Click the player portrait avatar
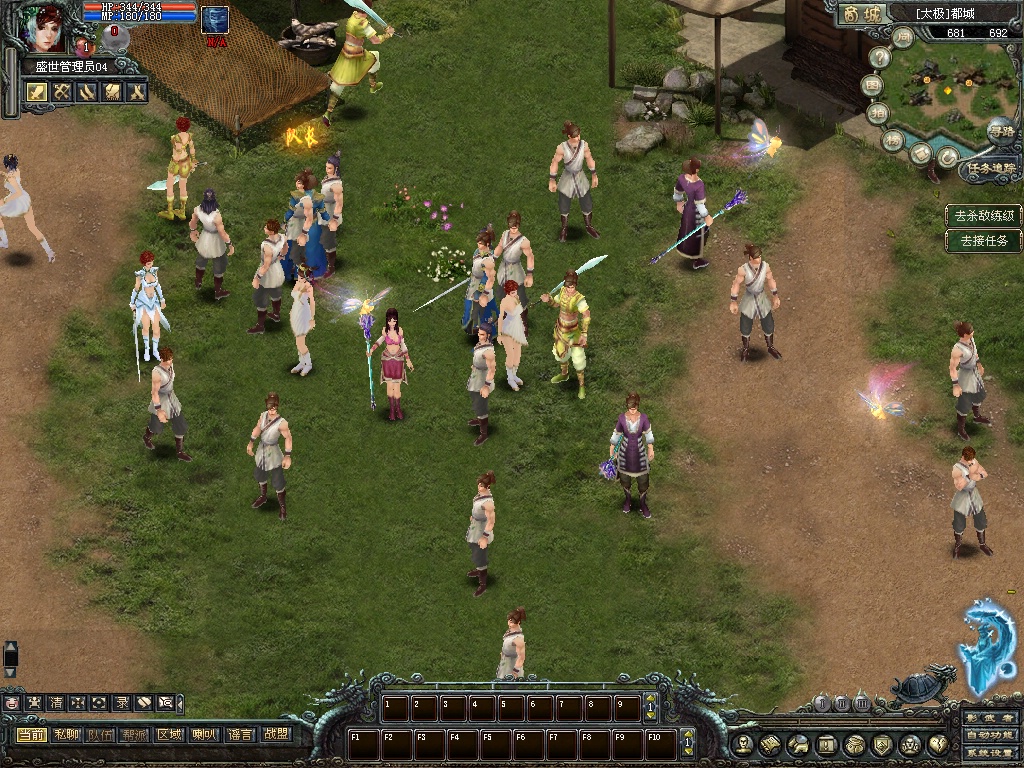Viewport: 1024px width, 768px height. [45, 28]
